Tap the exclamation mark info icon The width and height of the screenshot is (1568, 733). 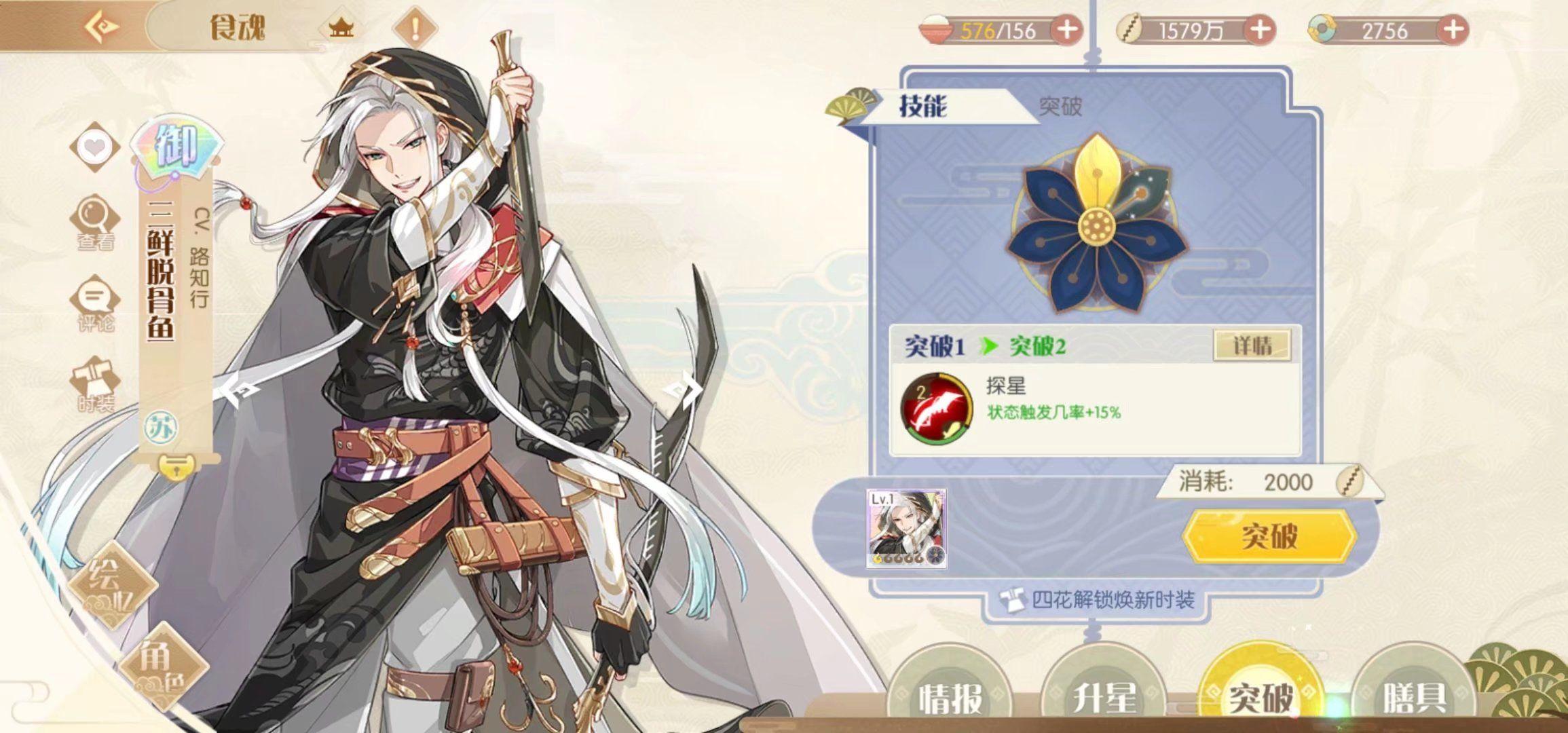click(x=415, y=29)
